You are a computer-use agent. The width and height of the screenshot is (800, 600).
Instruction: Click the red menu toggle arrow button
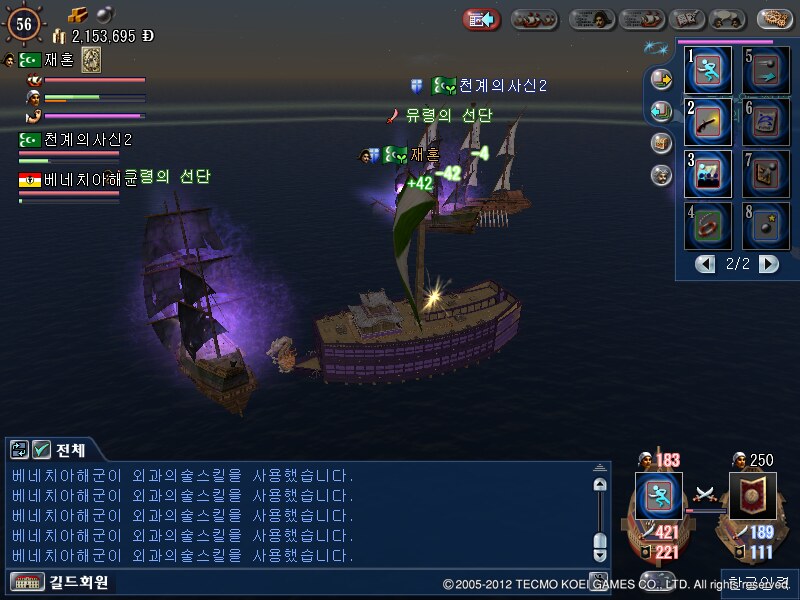click(481, 19)
